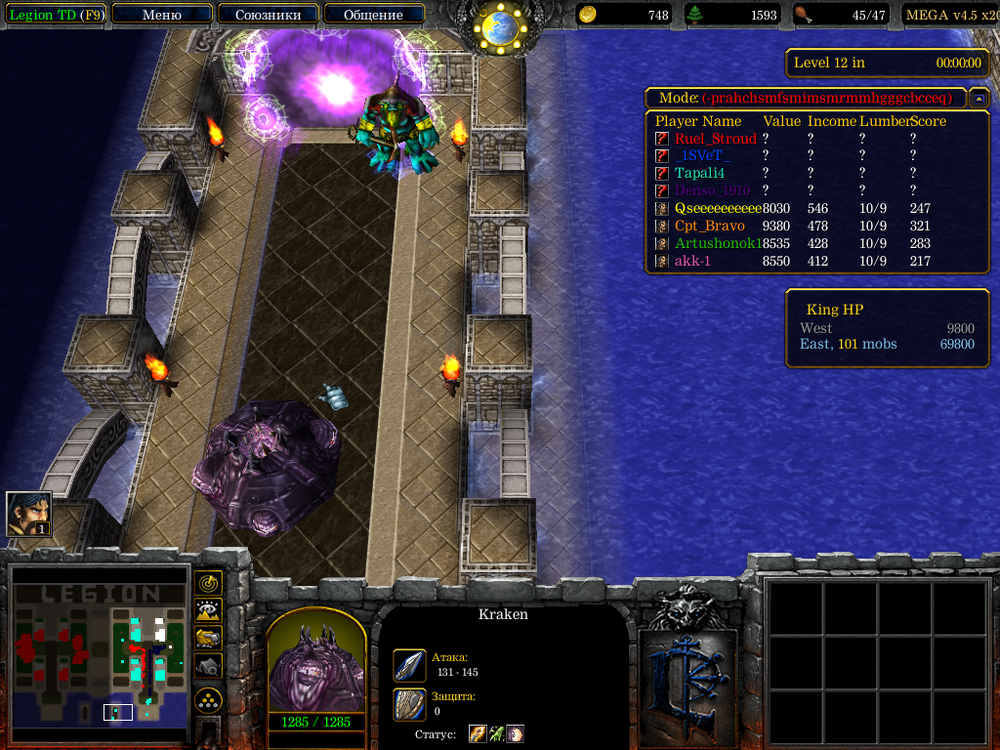Collapse the multiboard with the arrow button
The image size is (1000, 750).
pyautogui.click(x=979, y=98)
